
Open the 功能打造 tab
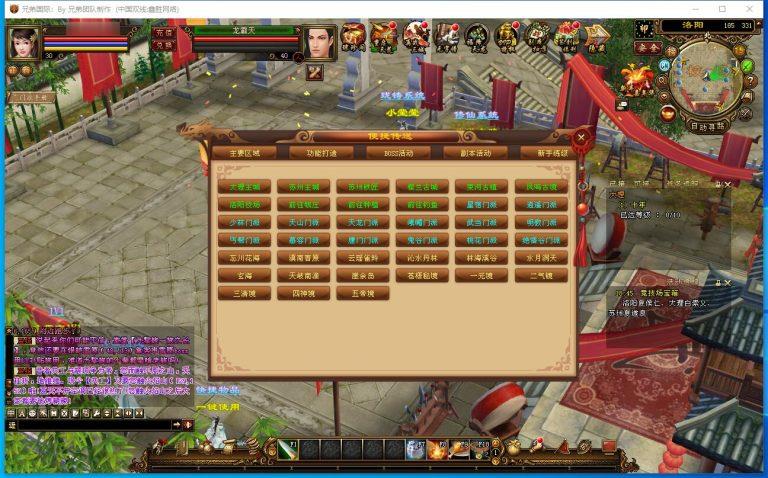tap(322, 153)
